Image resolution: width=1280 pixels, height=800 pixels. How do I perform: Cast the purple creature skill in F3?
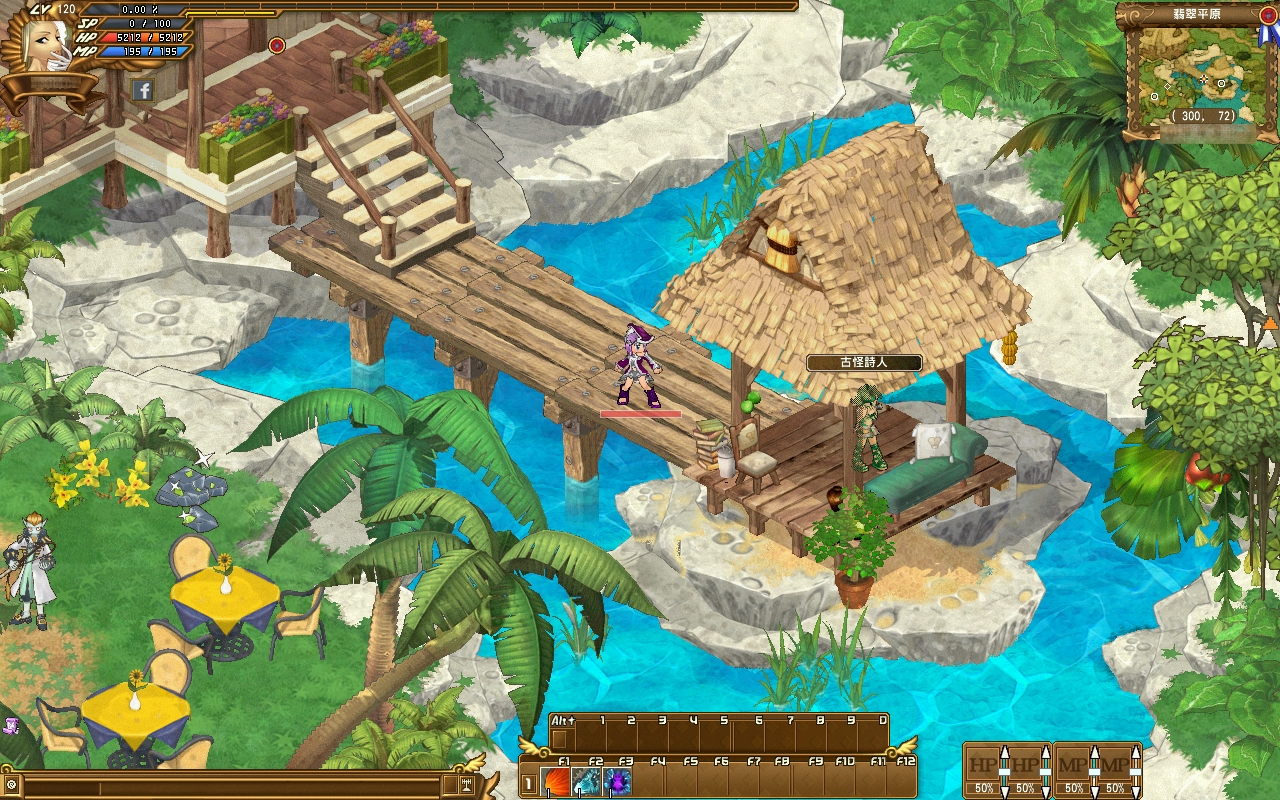point(617,781)
